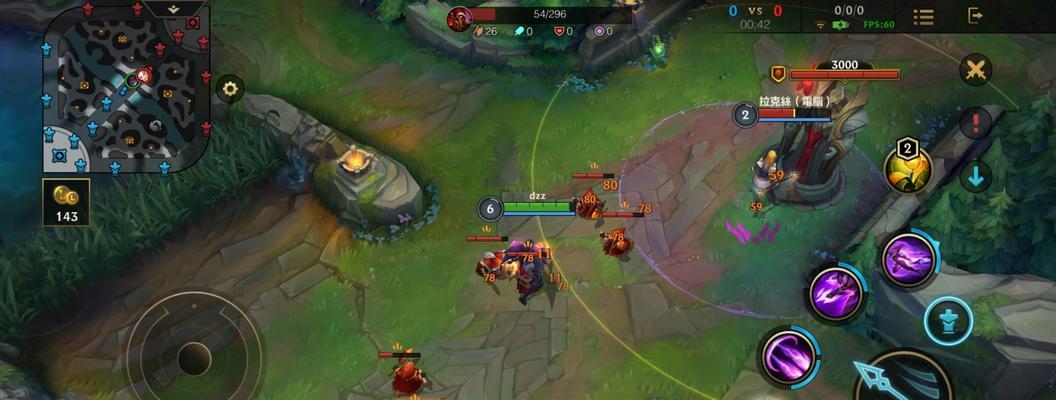Screen dimensions: 1056x400
Task: Select the champion portrait beside 54/296
Action: click(459, 18)
